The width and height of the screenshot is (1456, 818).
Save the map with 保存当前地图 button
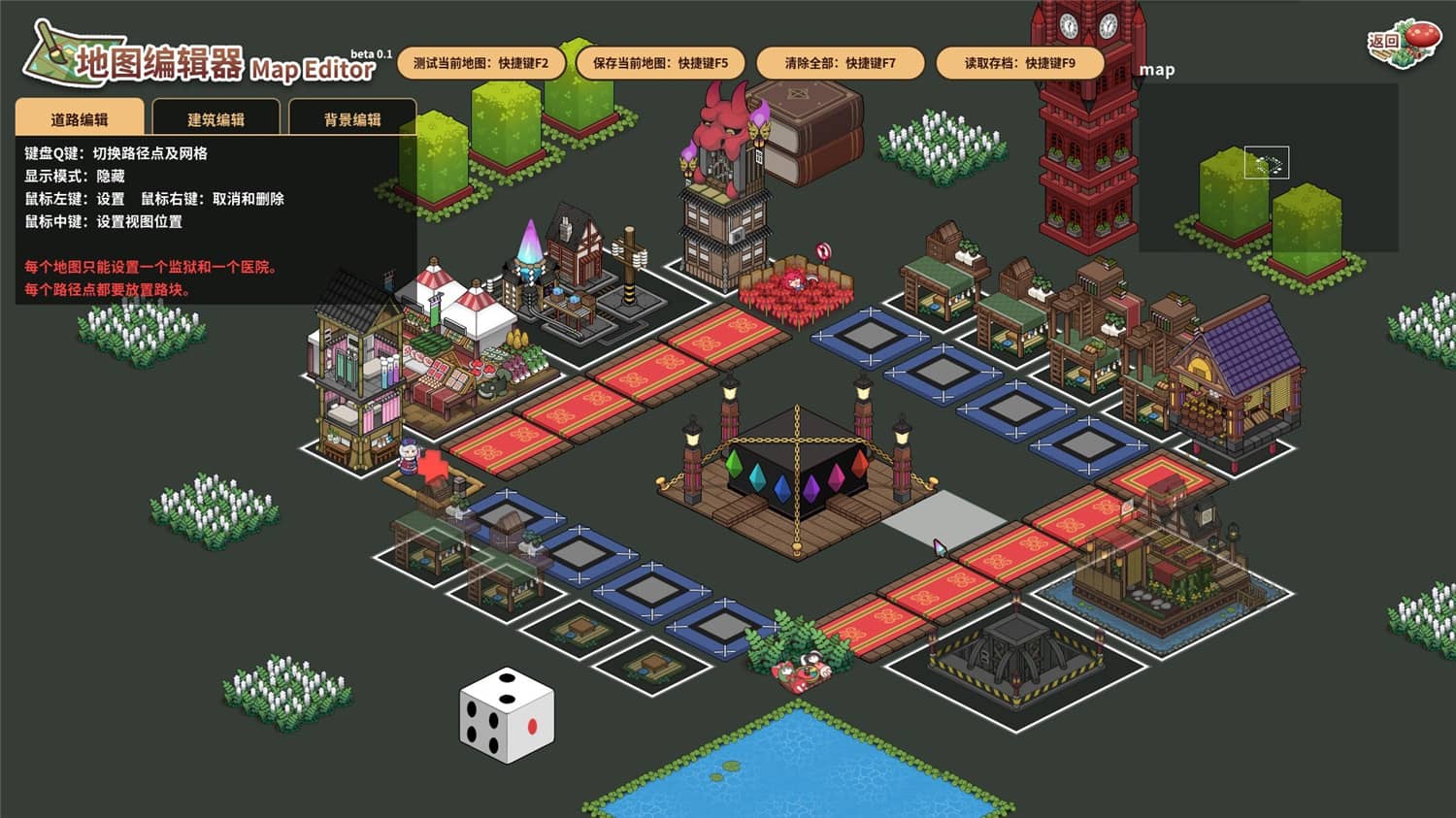click(x=660, y=63)
